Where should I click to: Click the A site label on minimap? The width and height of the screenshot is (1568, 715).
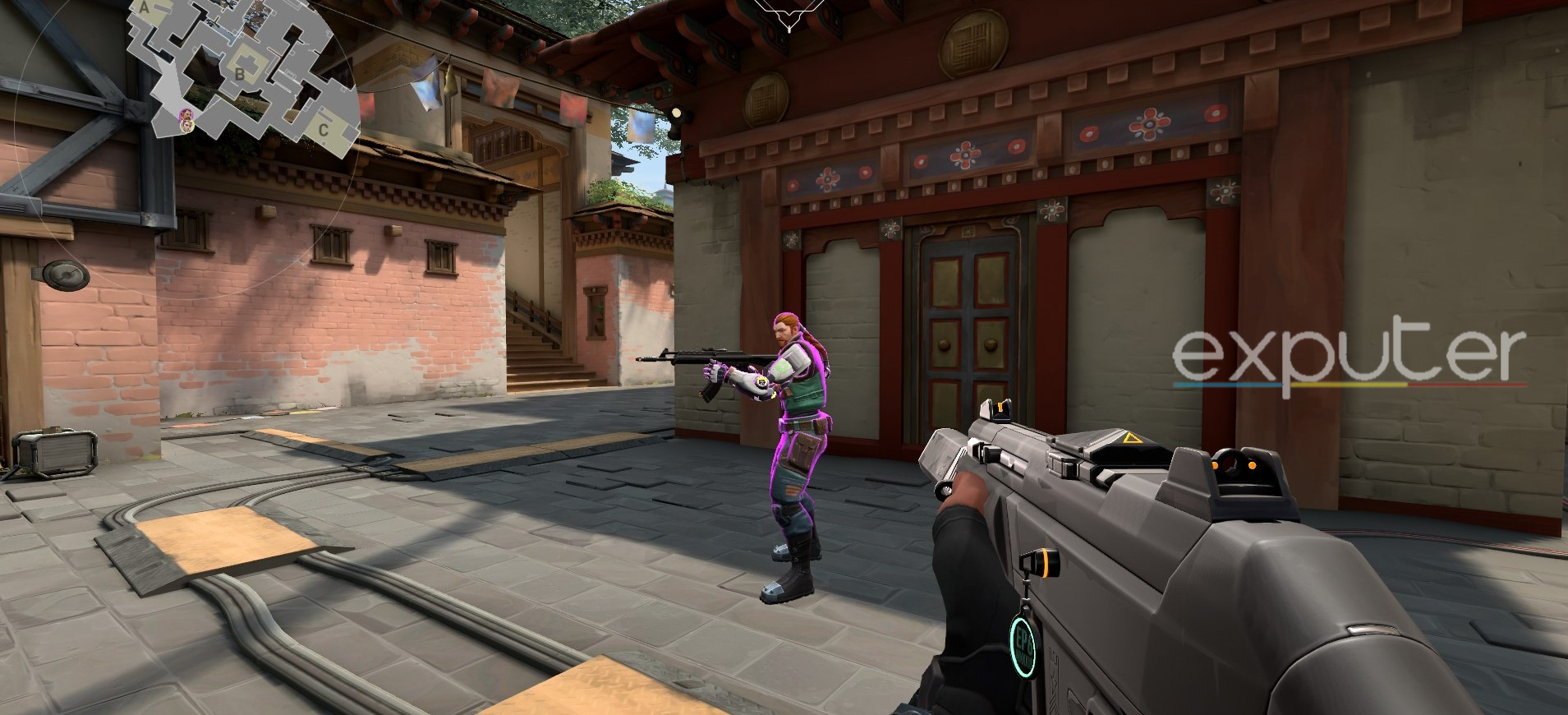145,8
